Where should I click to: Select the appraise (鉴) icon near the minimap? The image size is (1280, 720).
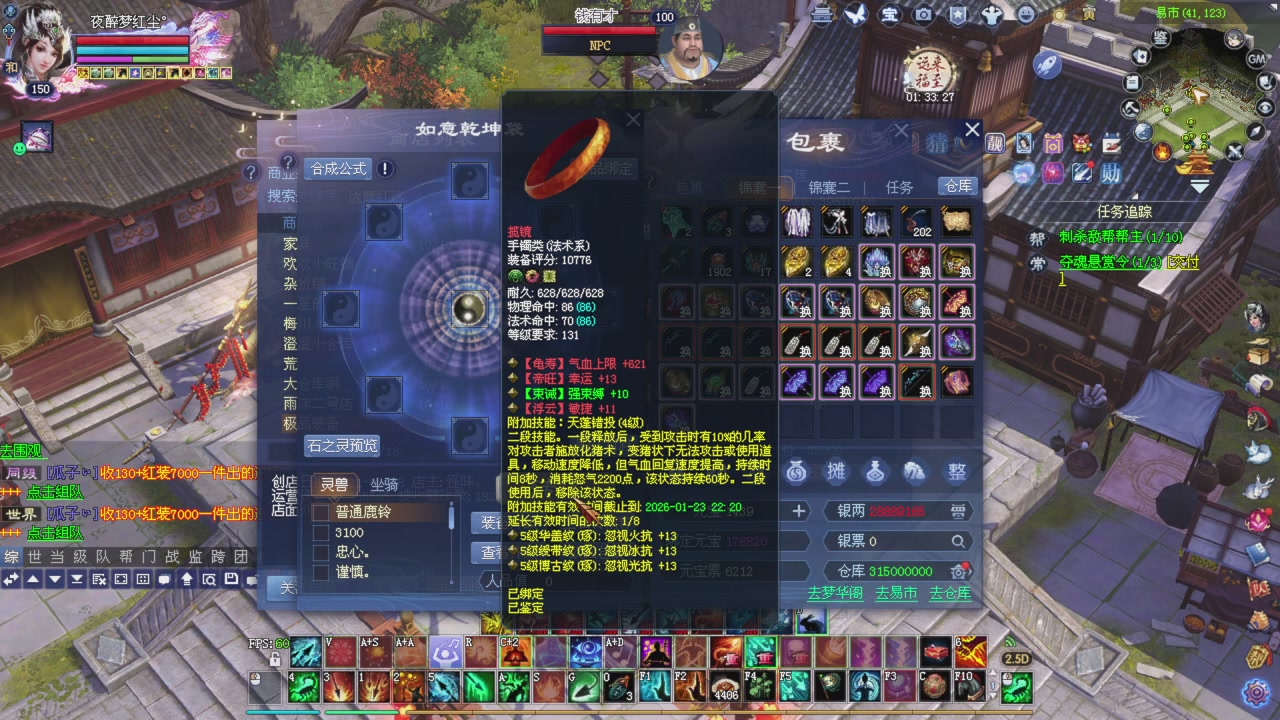1161,38
